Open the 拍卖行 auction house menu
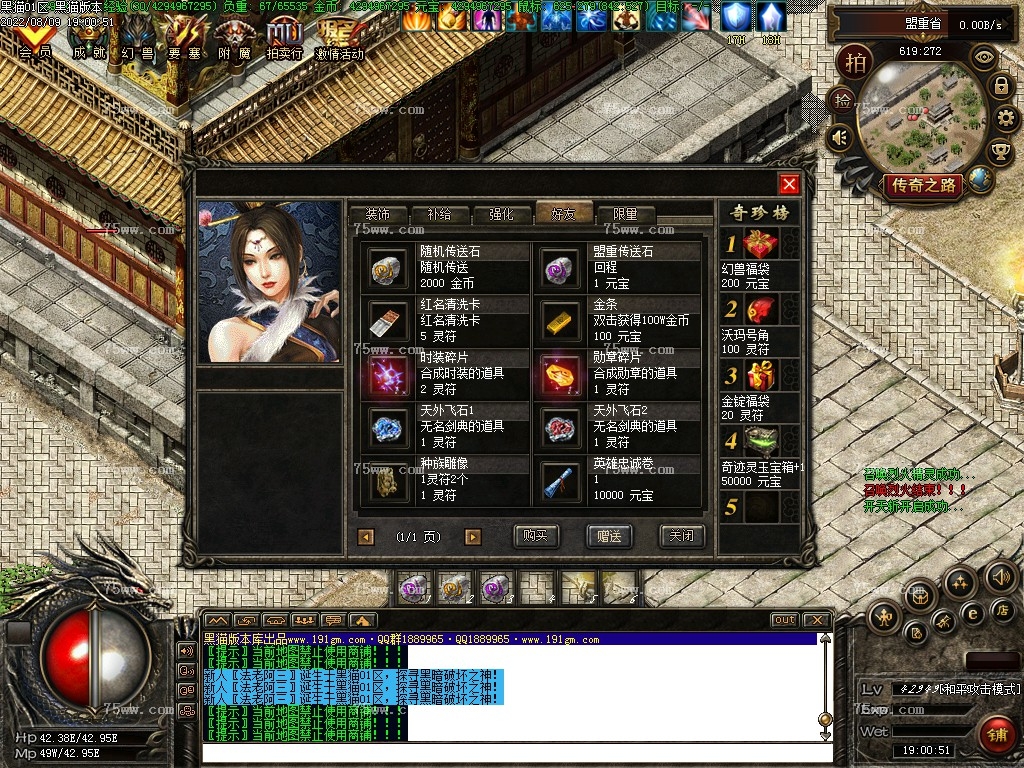Viewport: 1024px width, 768px height. [284, 40]
